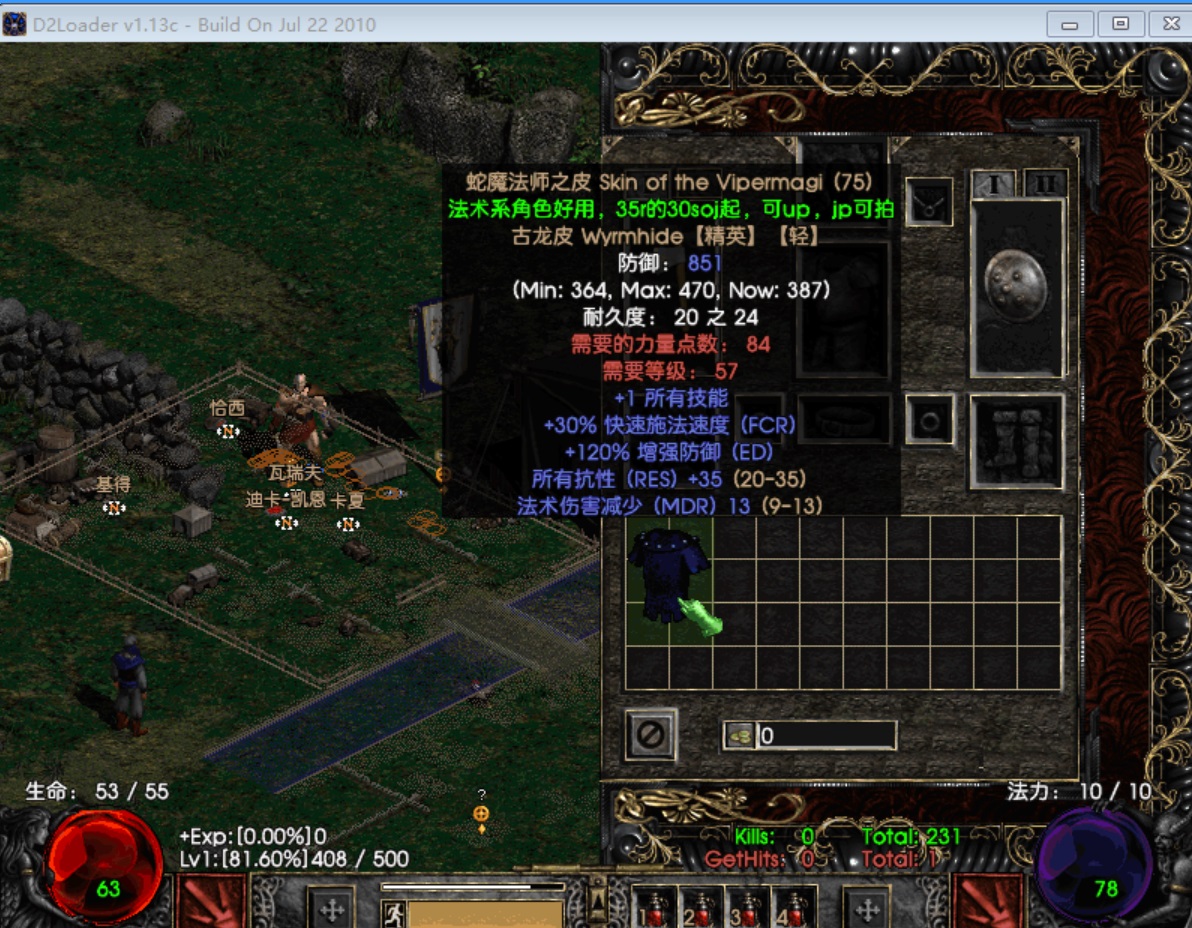Switch to weapon set II tab
This screenshot has height=928, width=1192.
pos(1044,185)
